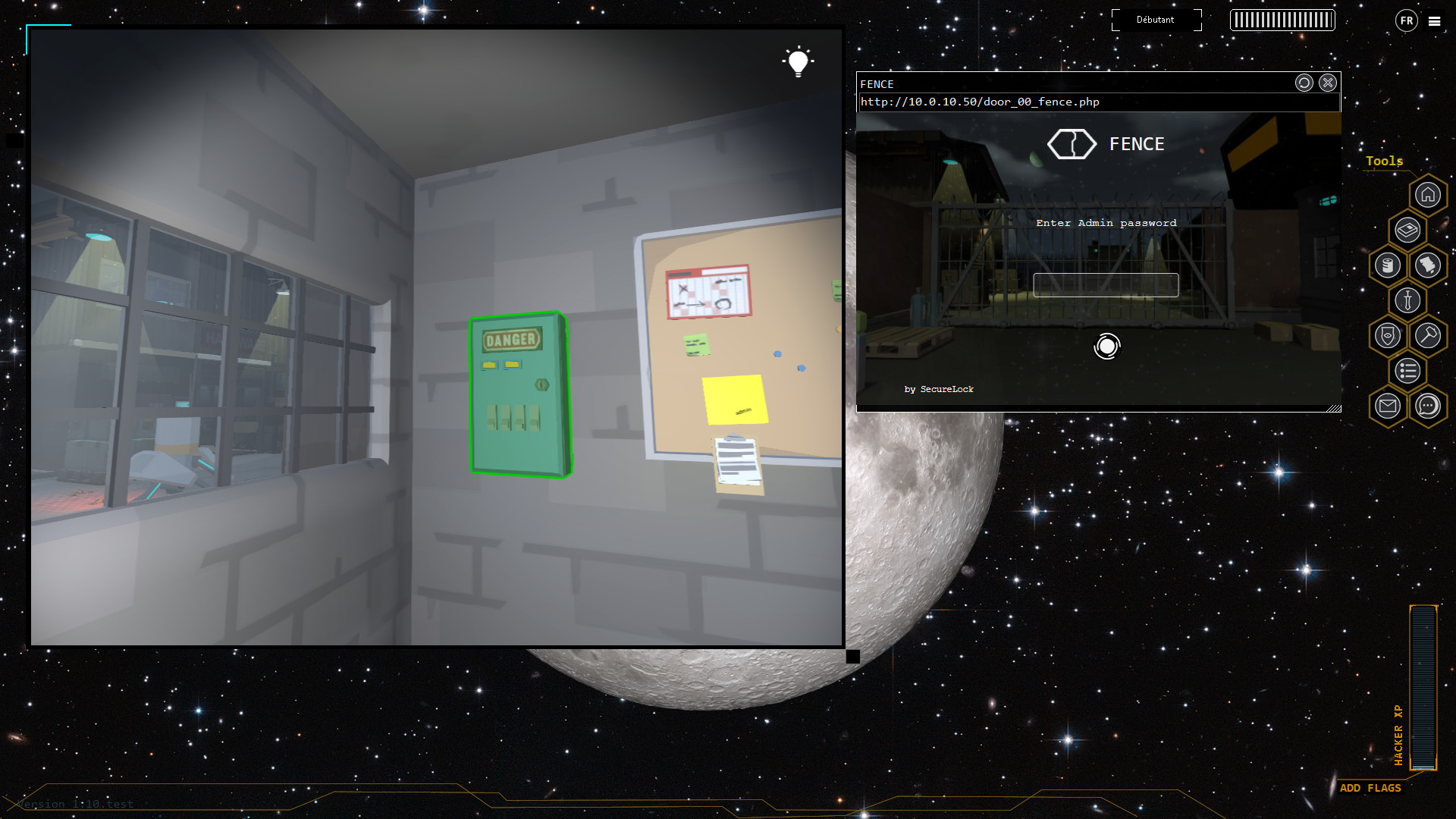This screenshot has height=819, width=1456.
Task: Open the book tool in the Tools panel
Action: point(1407,230)
